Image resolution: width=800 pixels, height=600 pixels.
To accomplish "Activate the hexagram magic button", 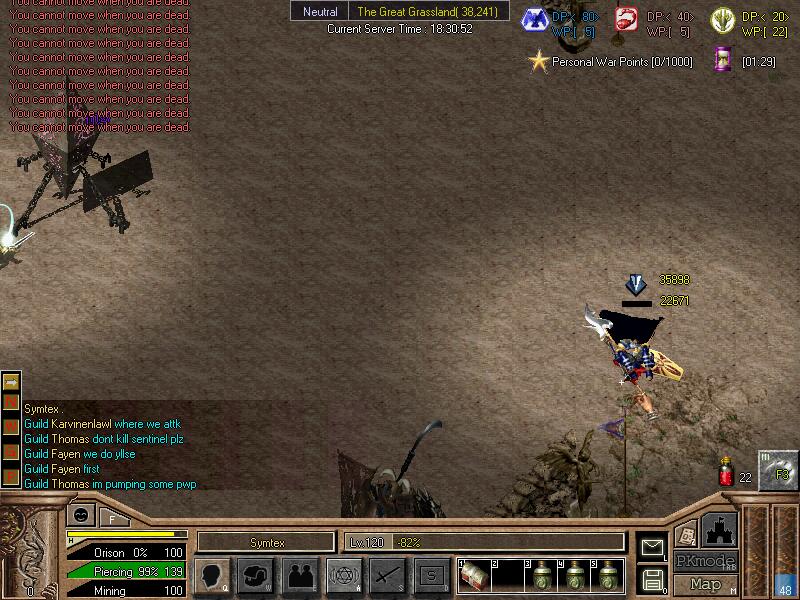I will tap(343, 575).
